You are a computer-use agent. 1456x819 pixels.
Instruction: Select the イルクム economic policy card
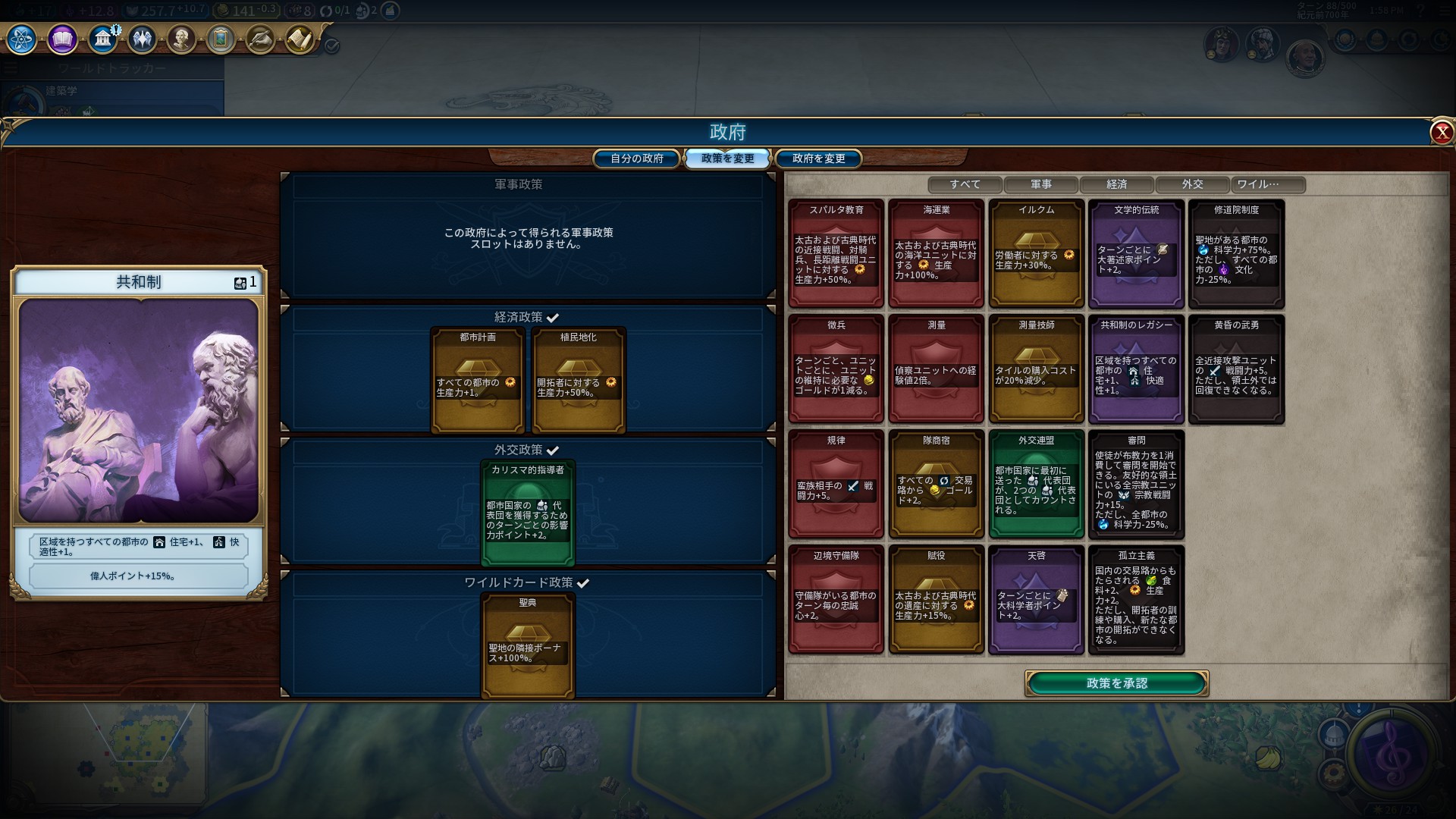coord(1037,253)
